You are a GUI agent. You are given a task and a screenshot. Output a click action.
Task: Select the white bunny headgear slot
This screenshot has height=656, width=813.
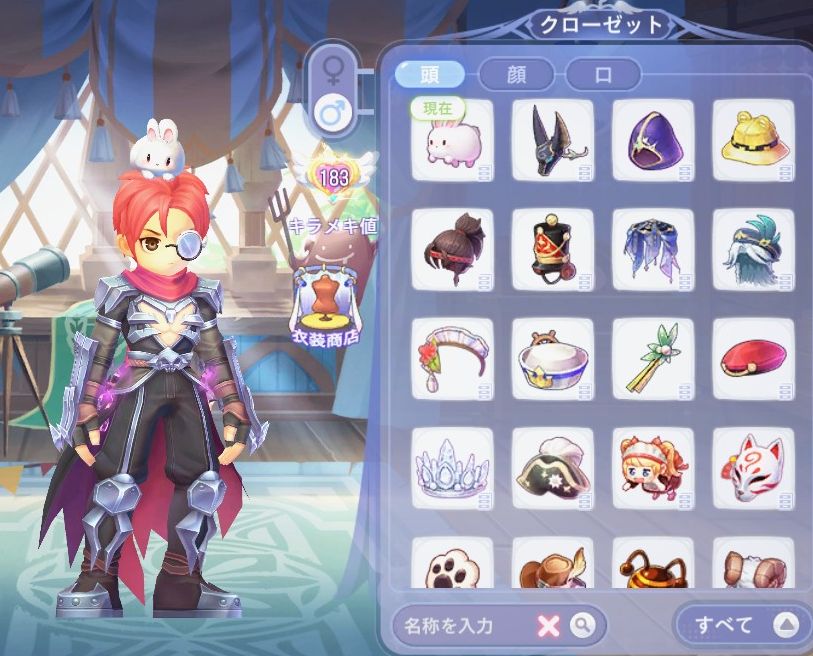click(452, 141)
